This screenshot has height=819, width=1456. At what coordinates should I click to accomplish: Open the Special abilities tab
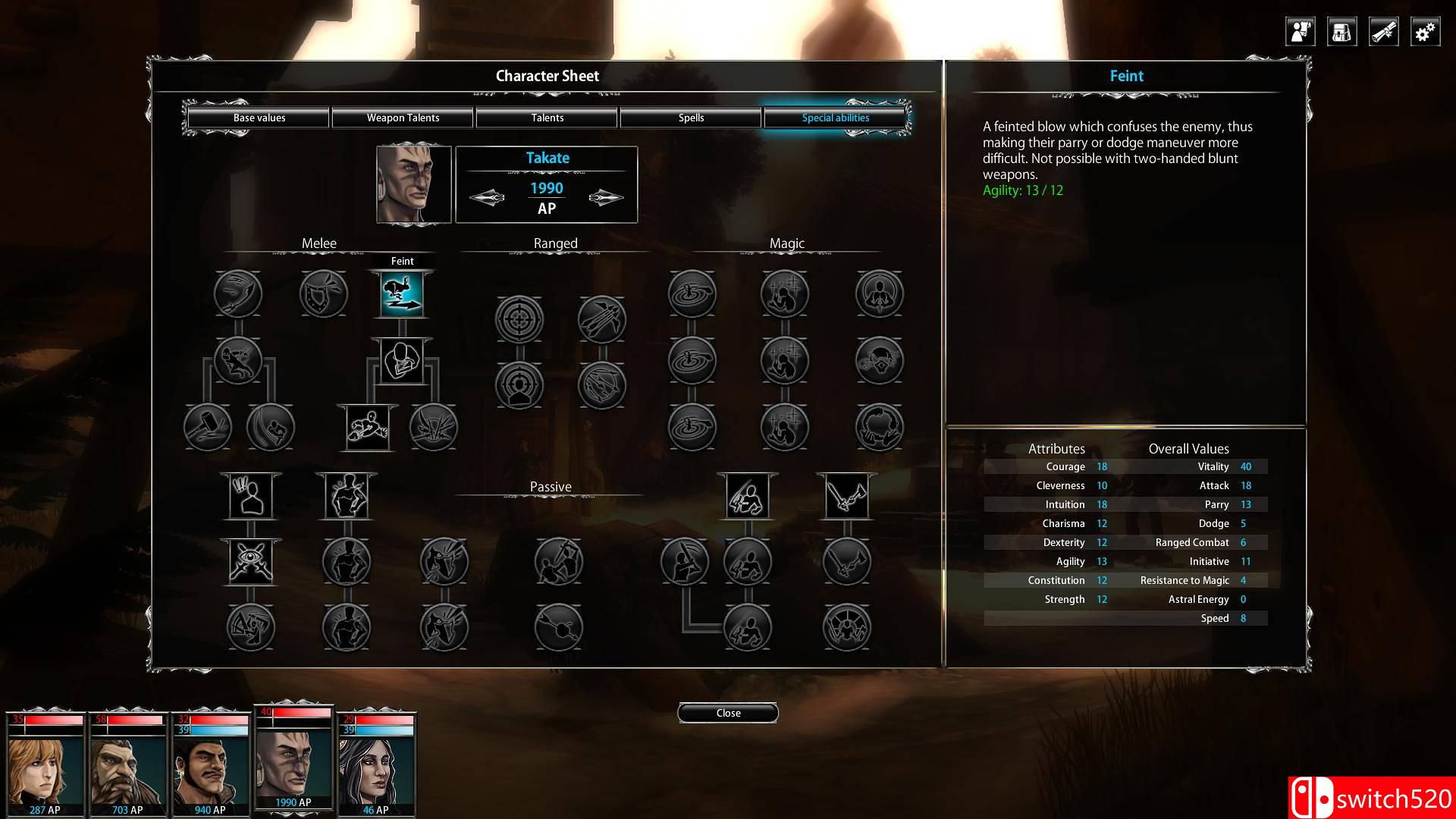[835, 118]
